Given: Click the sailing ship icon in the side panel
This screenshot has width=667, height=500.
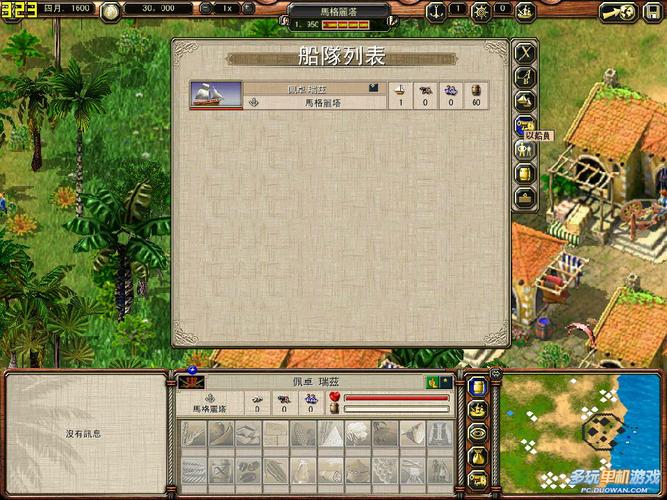Looking at the screenshot, I should [525, 101].
